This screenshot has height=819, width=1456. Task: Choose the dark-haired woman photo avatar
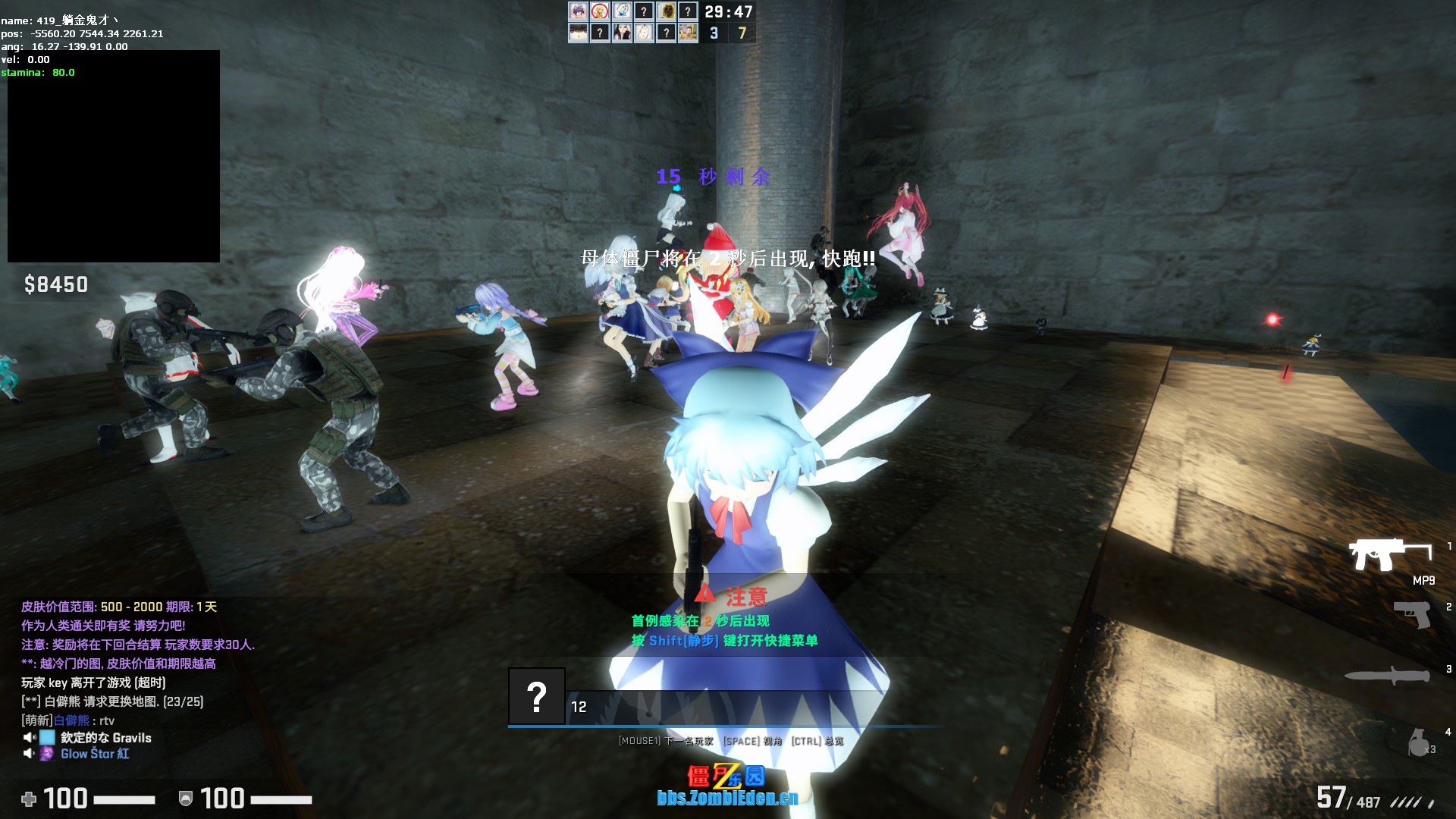tap(622, 33)
